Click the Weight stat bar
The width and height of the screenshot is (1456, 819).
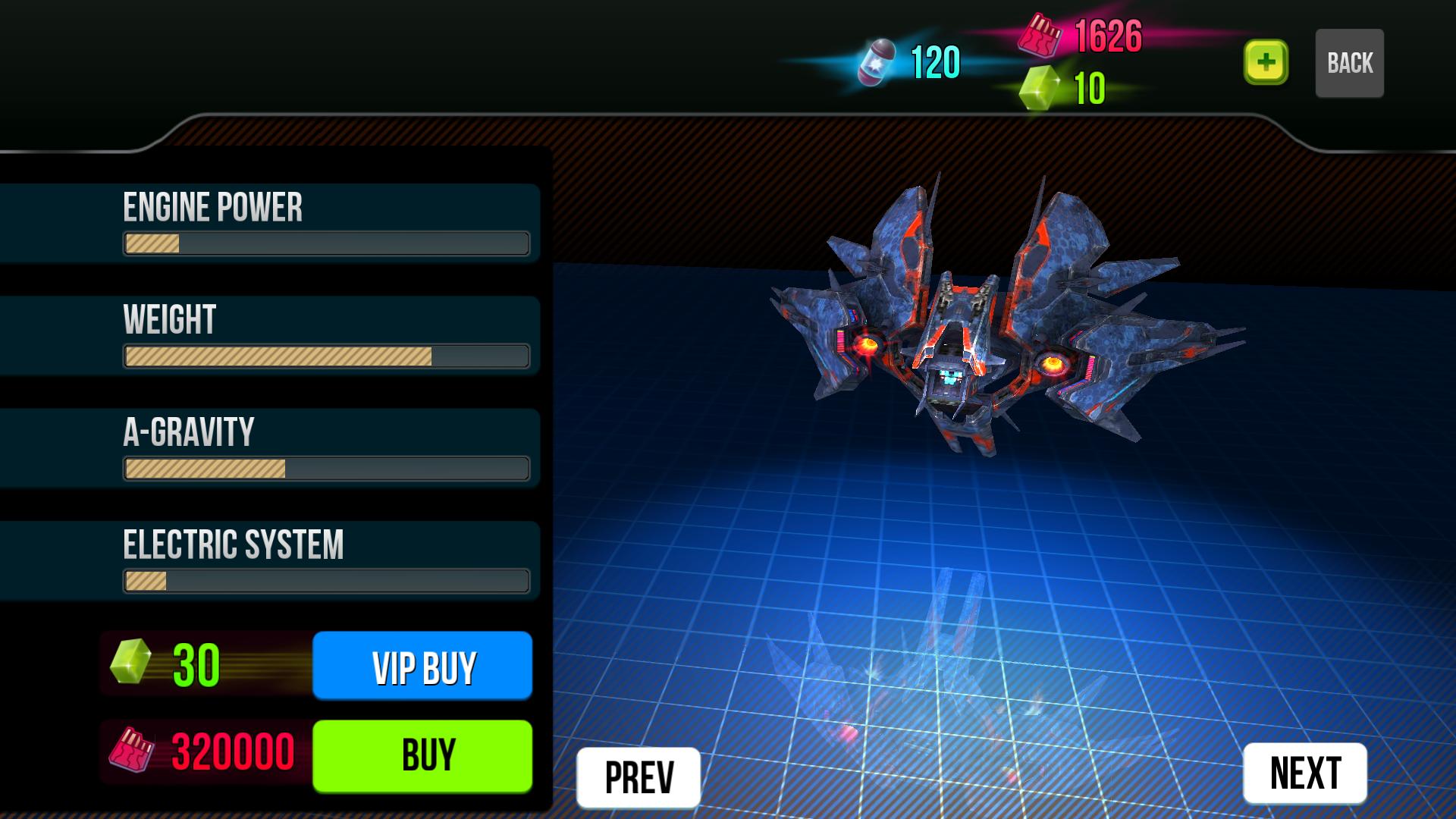point(326,355)
